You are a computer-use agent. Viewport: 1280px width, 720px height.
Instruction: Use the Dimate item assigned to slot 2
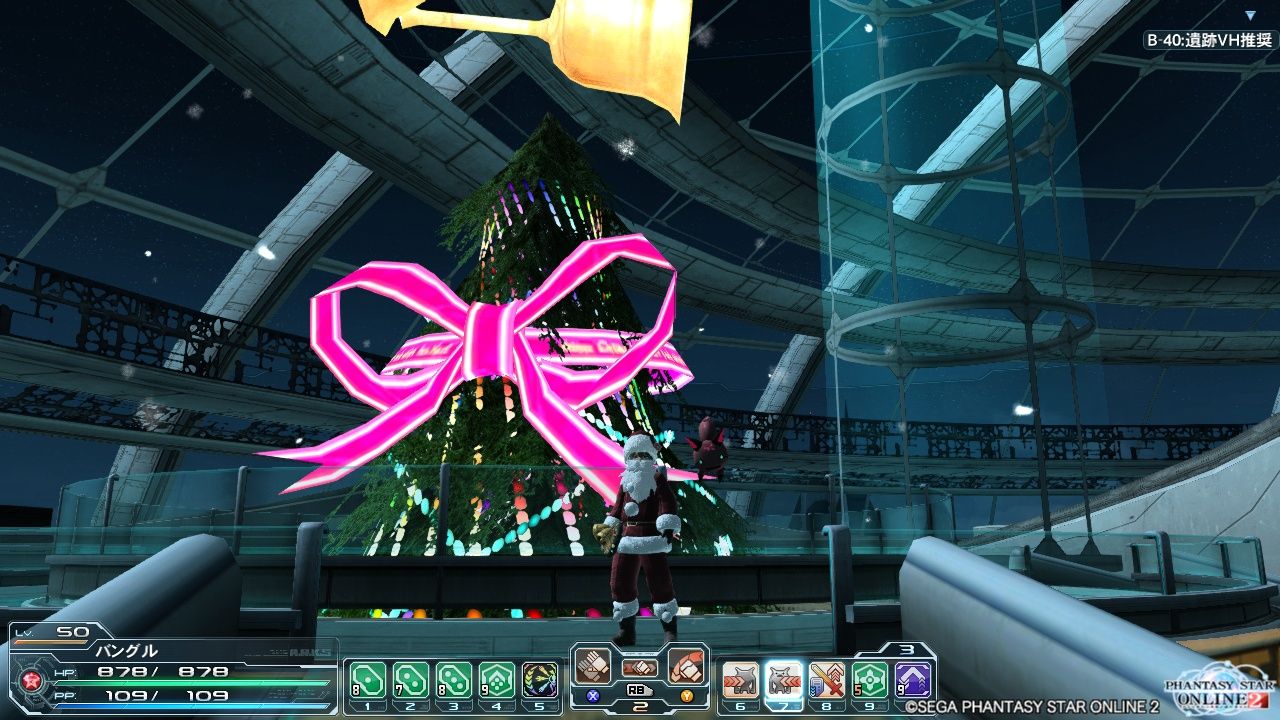click(410, 676)
